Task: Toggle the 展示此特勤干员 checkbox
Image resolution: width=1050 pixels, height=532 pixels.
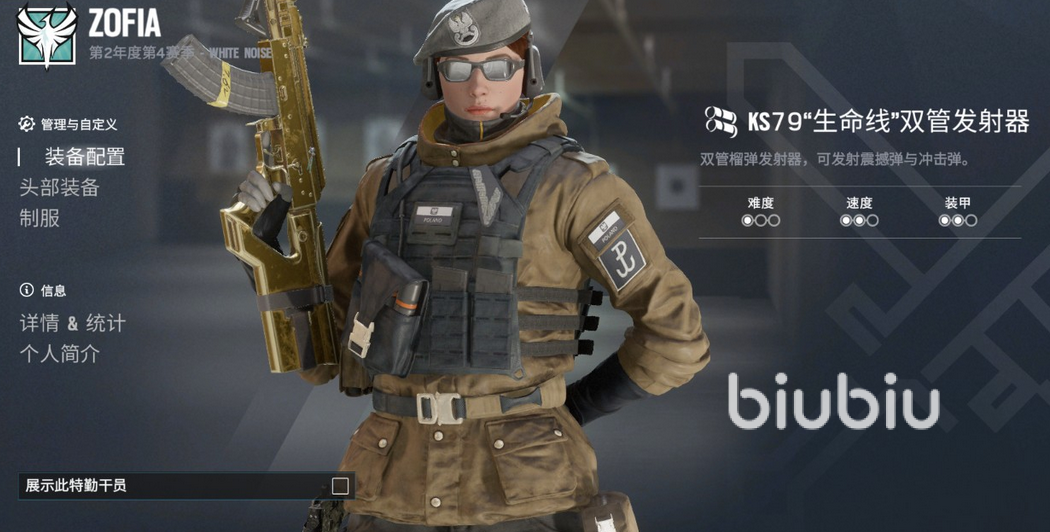Action: [x=340, y=486]
